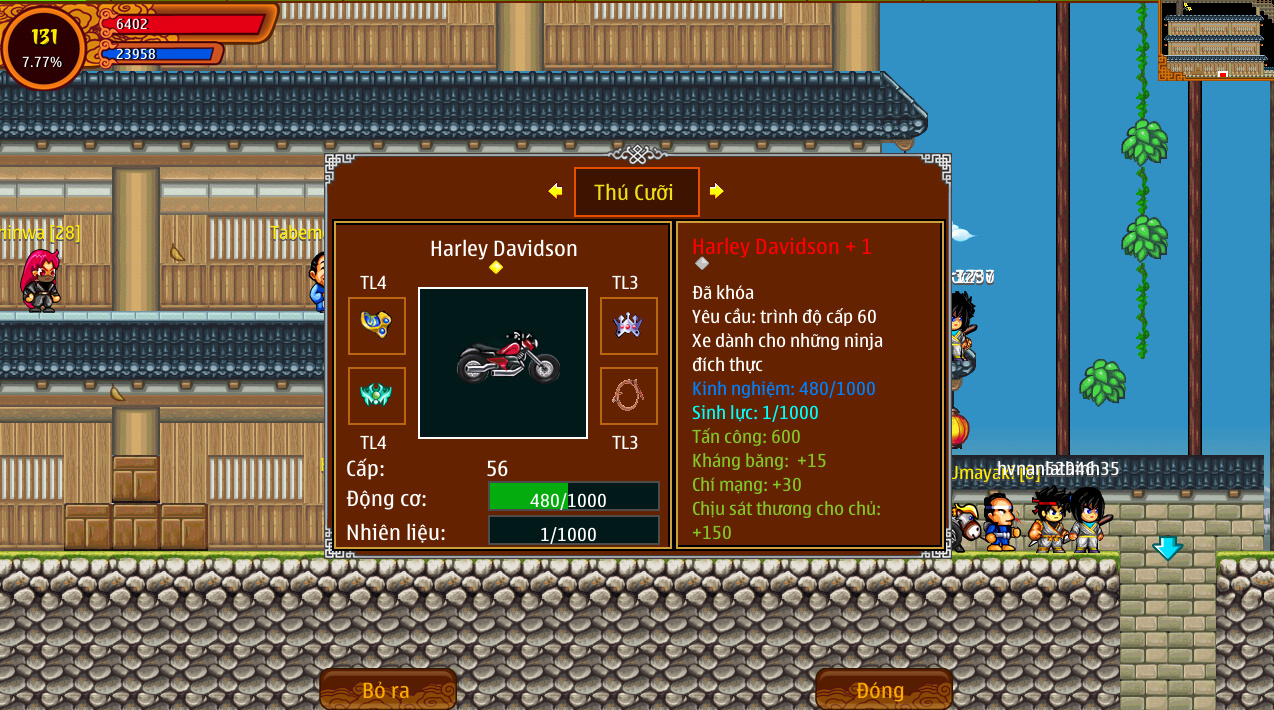
Task: Click the "Bỏ ra" button
Action: tap(387, 690)
